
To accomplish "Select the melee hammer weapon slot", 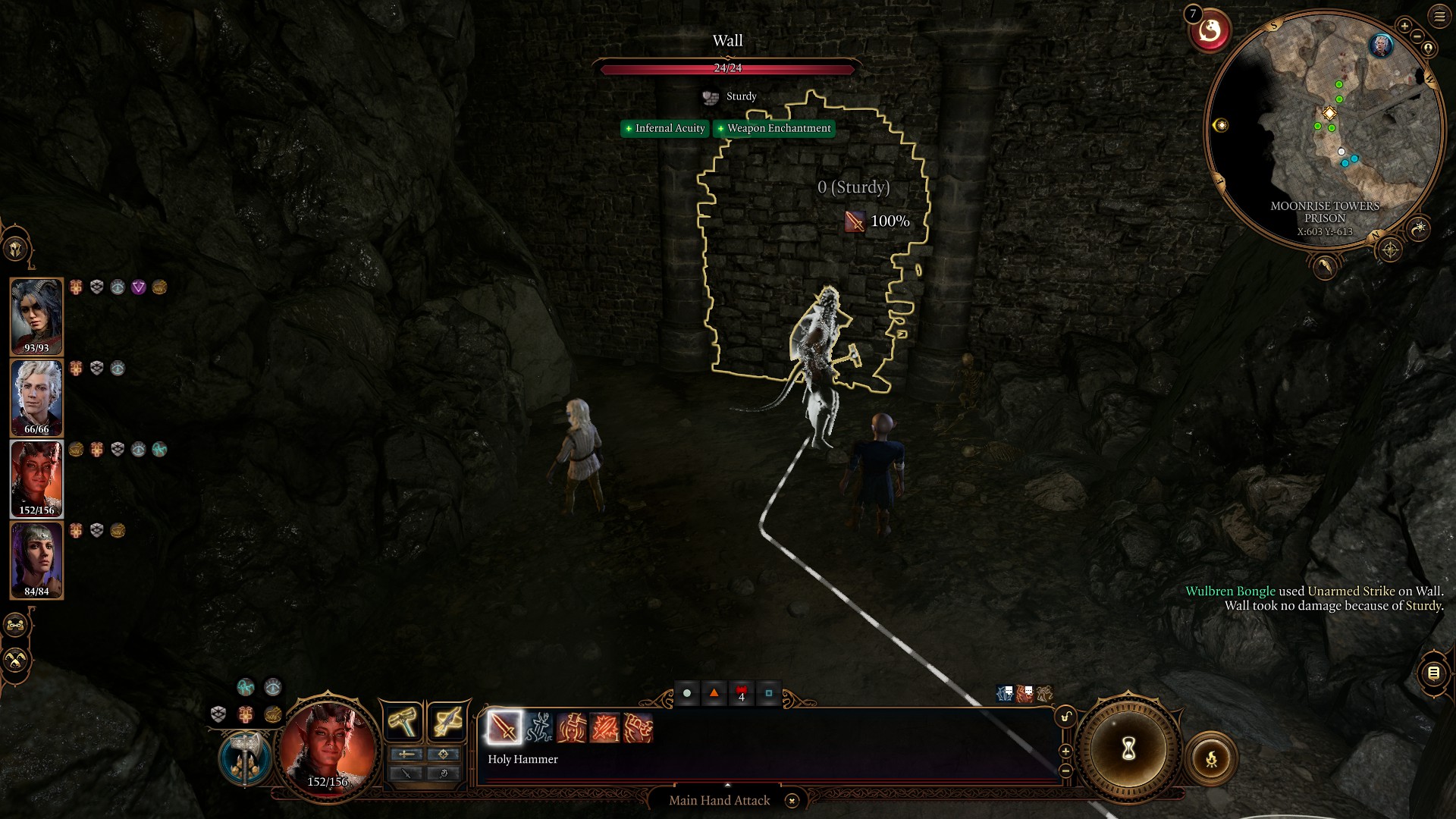I will click(402, 721).
